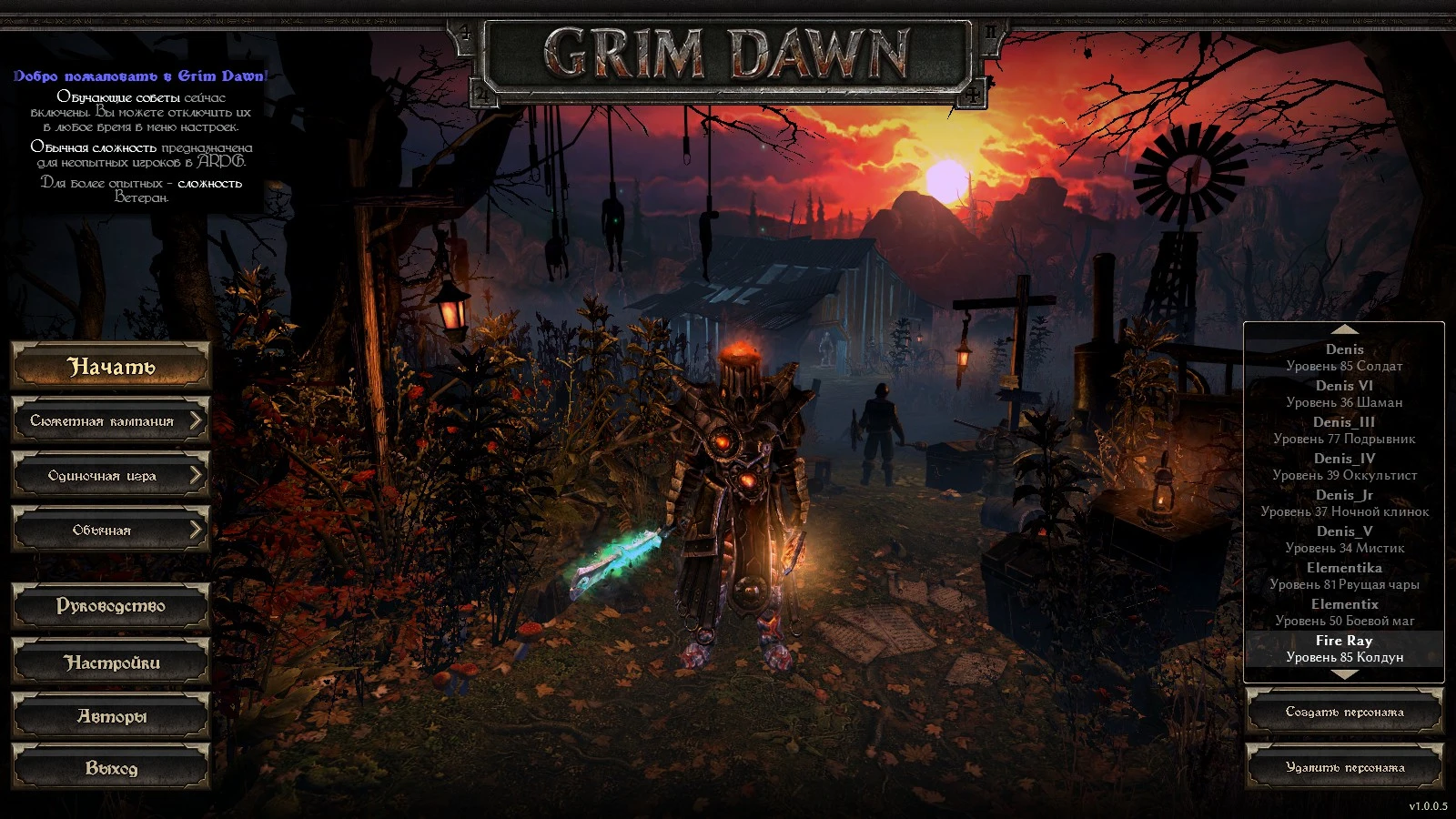Expand the "Сюжетная кампания" selector arrow

(197, 421)
